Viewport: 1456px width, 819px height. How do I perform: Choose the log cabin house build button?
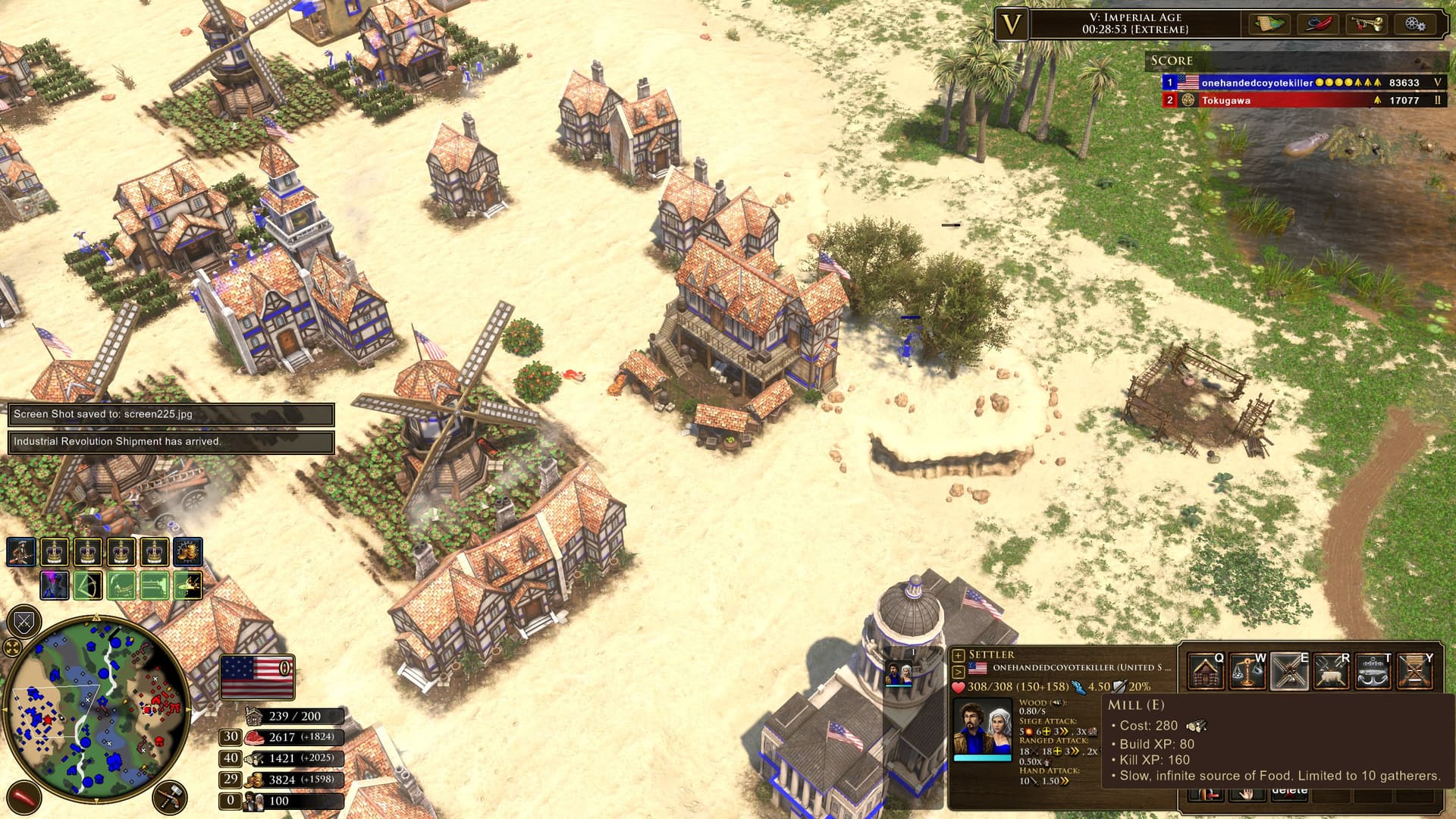pyautogui.click(x=1205, y=672)
